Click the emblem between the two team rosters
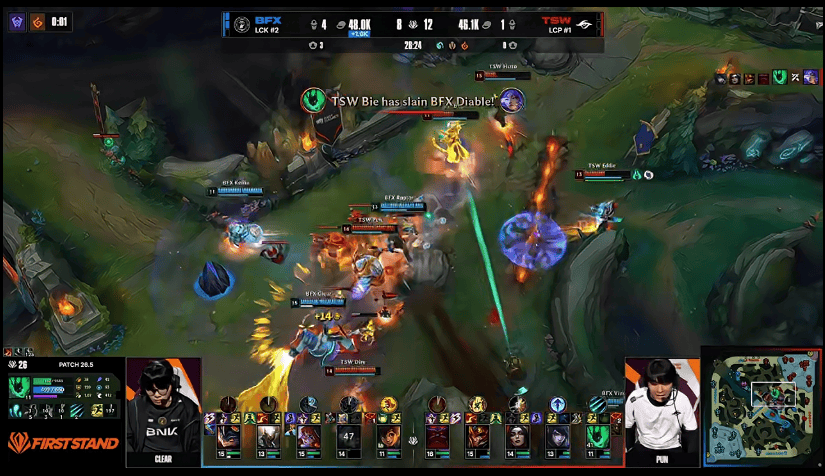The height and width of the screenshot is (476, 825). click(x=413, y=439)
